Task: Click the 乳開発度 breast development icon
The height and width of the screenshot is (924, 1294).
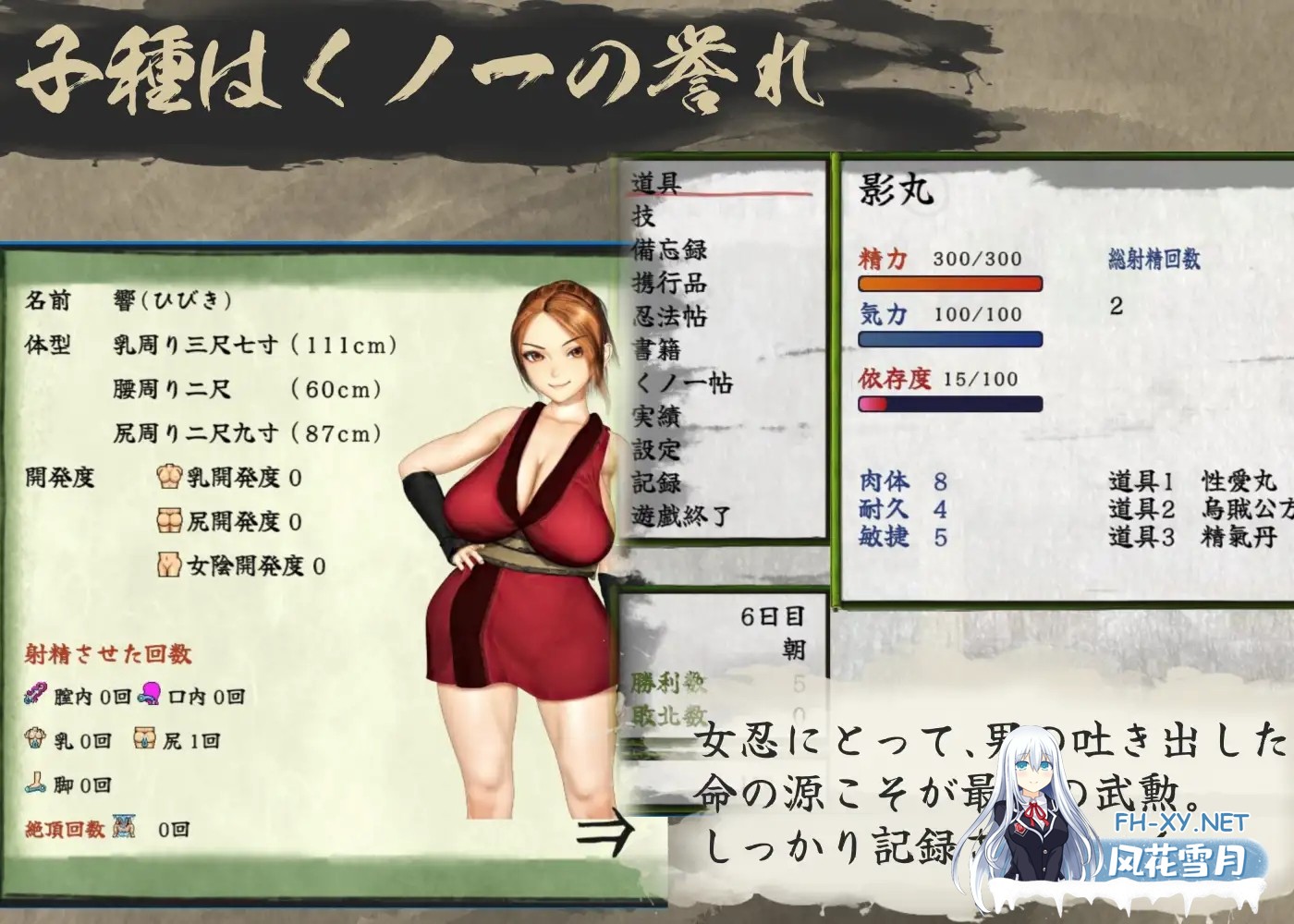Action: [170, 475]
